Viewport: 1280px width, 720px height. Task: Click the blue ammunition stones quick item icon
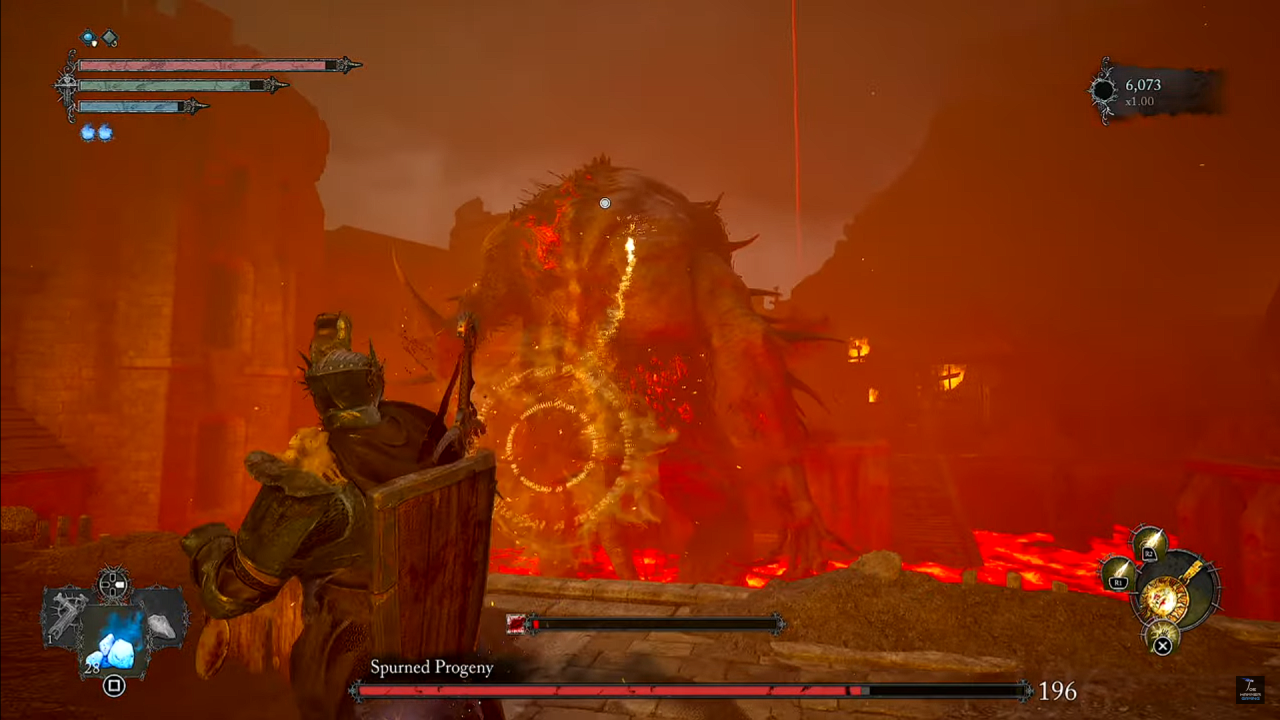115,645
